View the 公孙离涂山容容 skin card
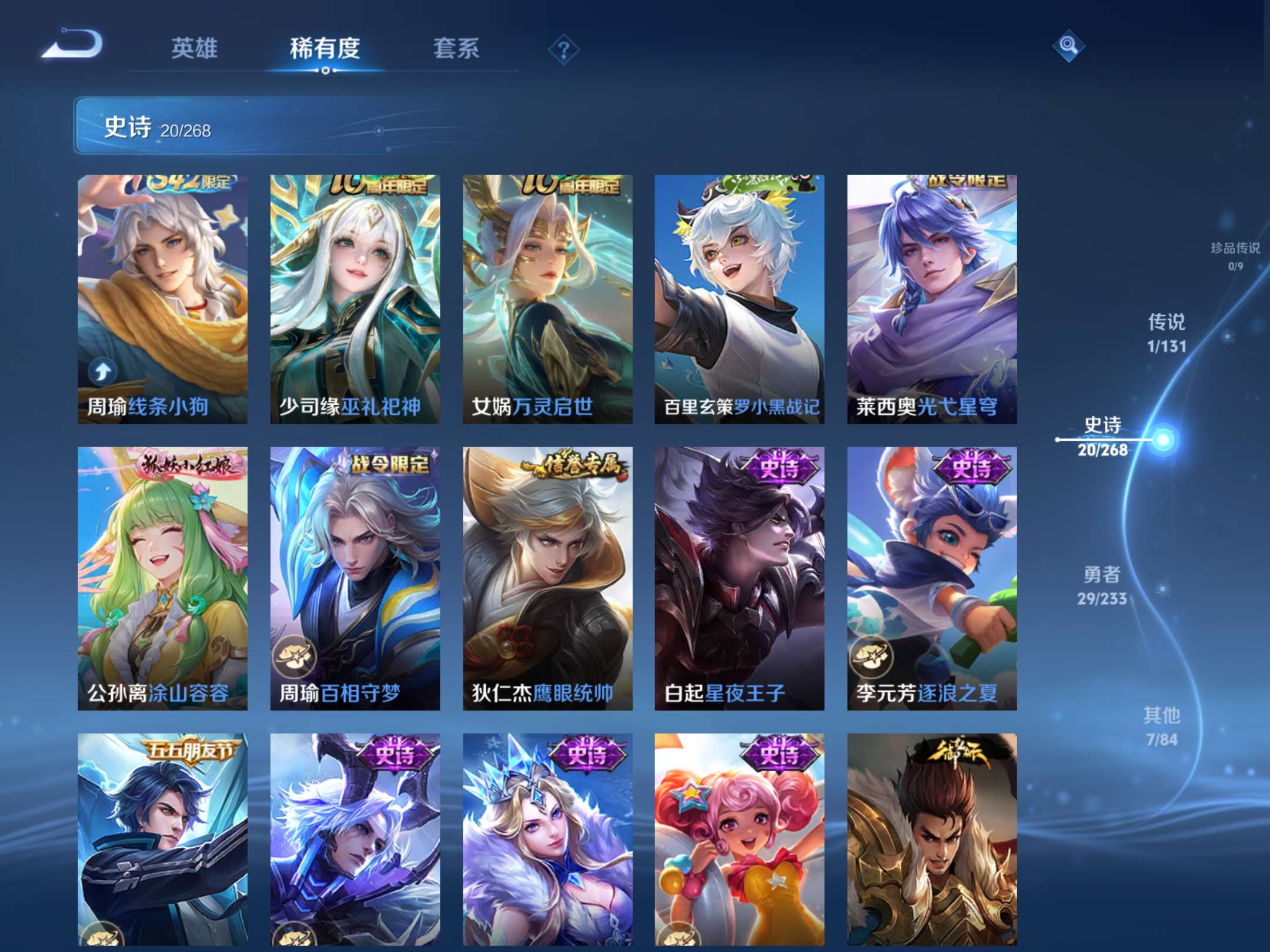Viewport: 1270px width, 952px height. [165, 576]
